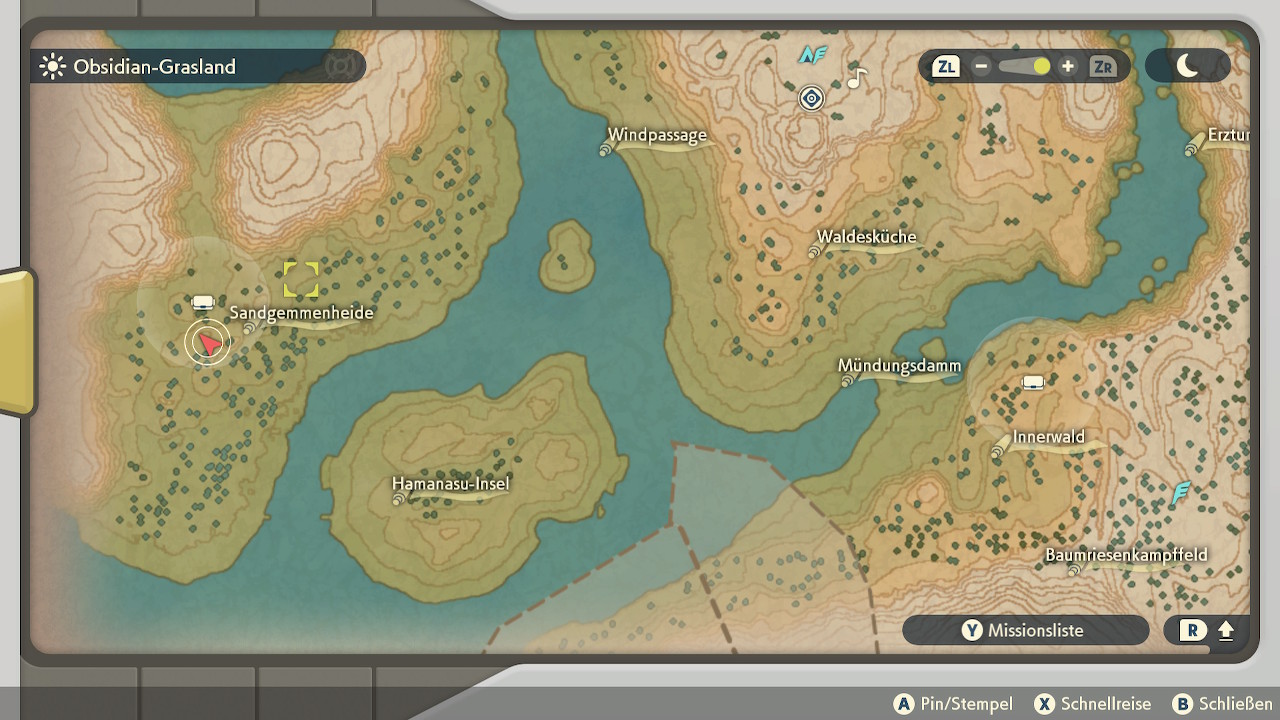The height and width of the screenshot is (720, 1280).
Task: Select the Mündungsdamm location label
Action: coord(901,367)
